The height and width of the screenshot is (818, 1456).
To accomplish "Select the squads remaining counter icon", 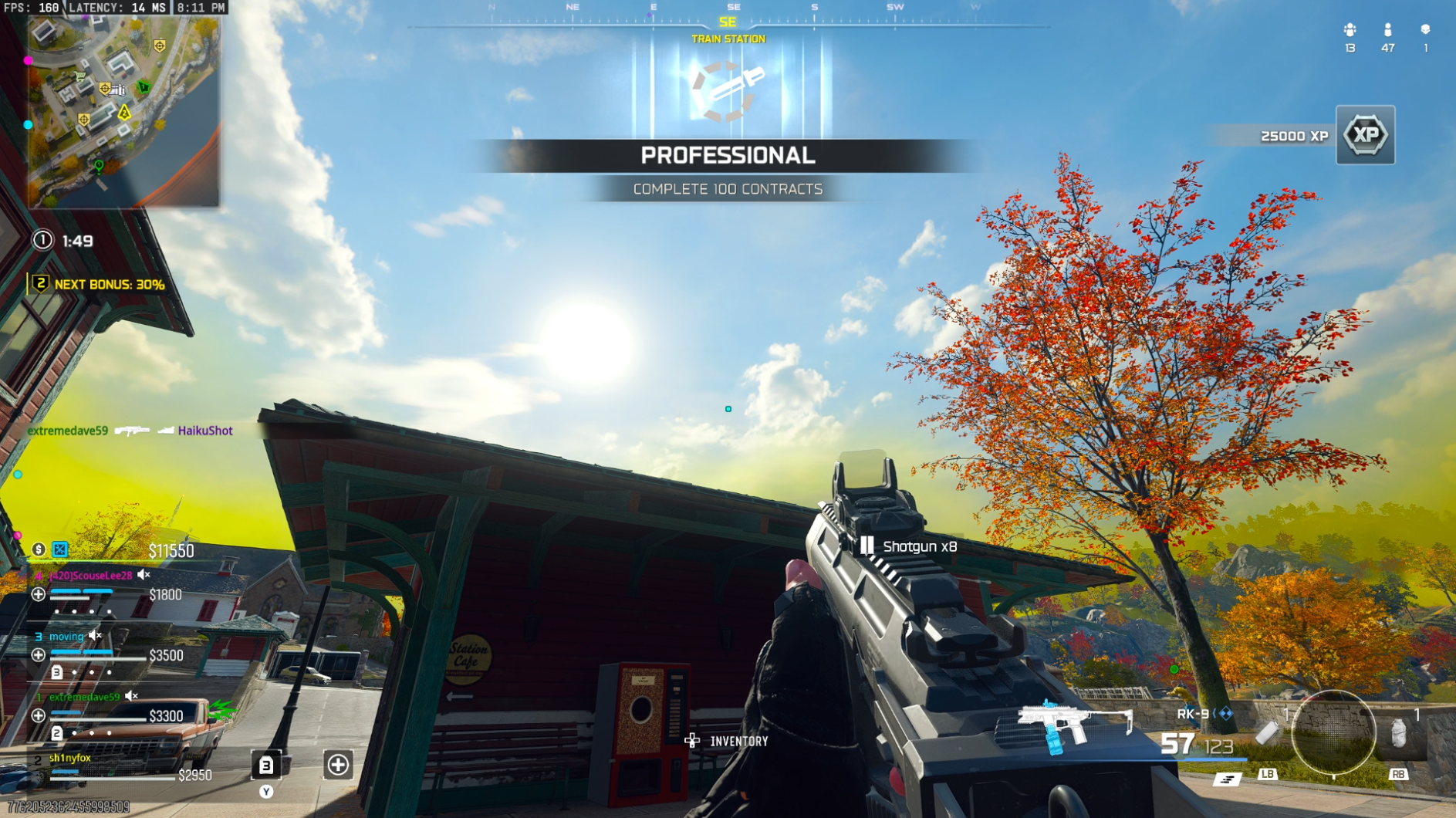I will pyautogui.click(x=1350, y=31).
